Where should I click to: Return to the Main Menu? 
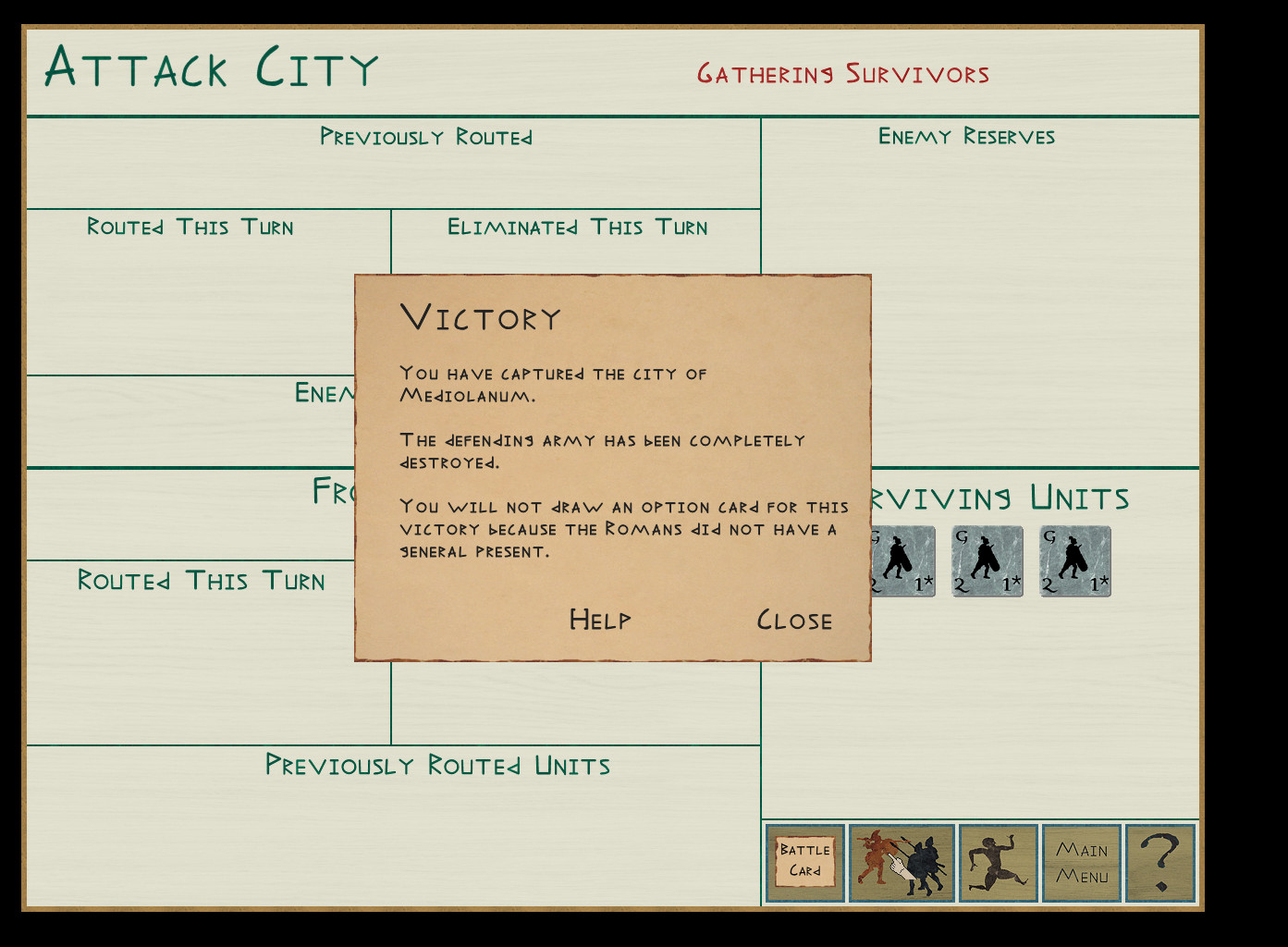1082,863
